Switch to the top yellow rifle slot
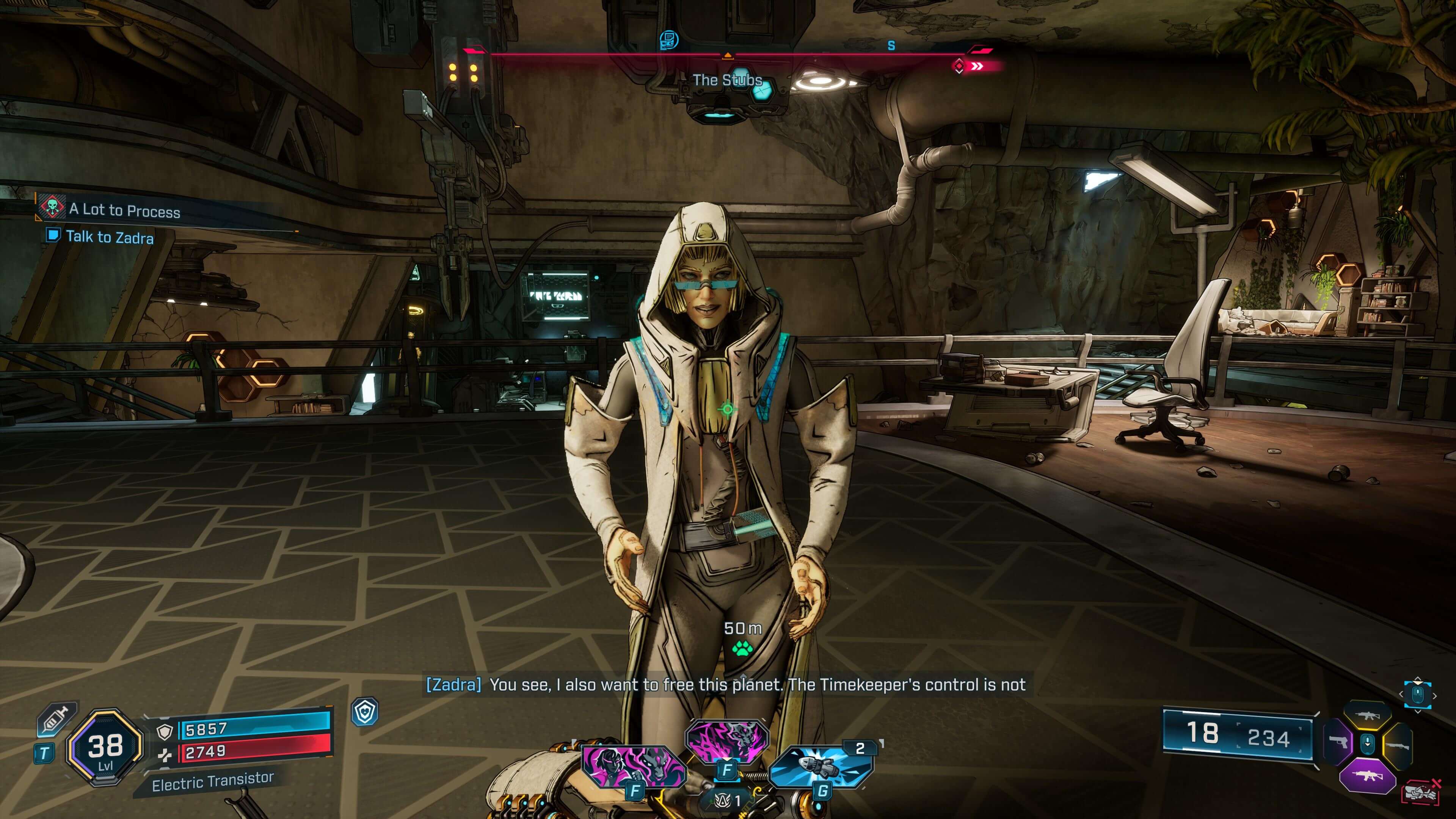Image resolution: width=1456 pixels, height=819 pixels. (x=1367, y=715)
